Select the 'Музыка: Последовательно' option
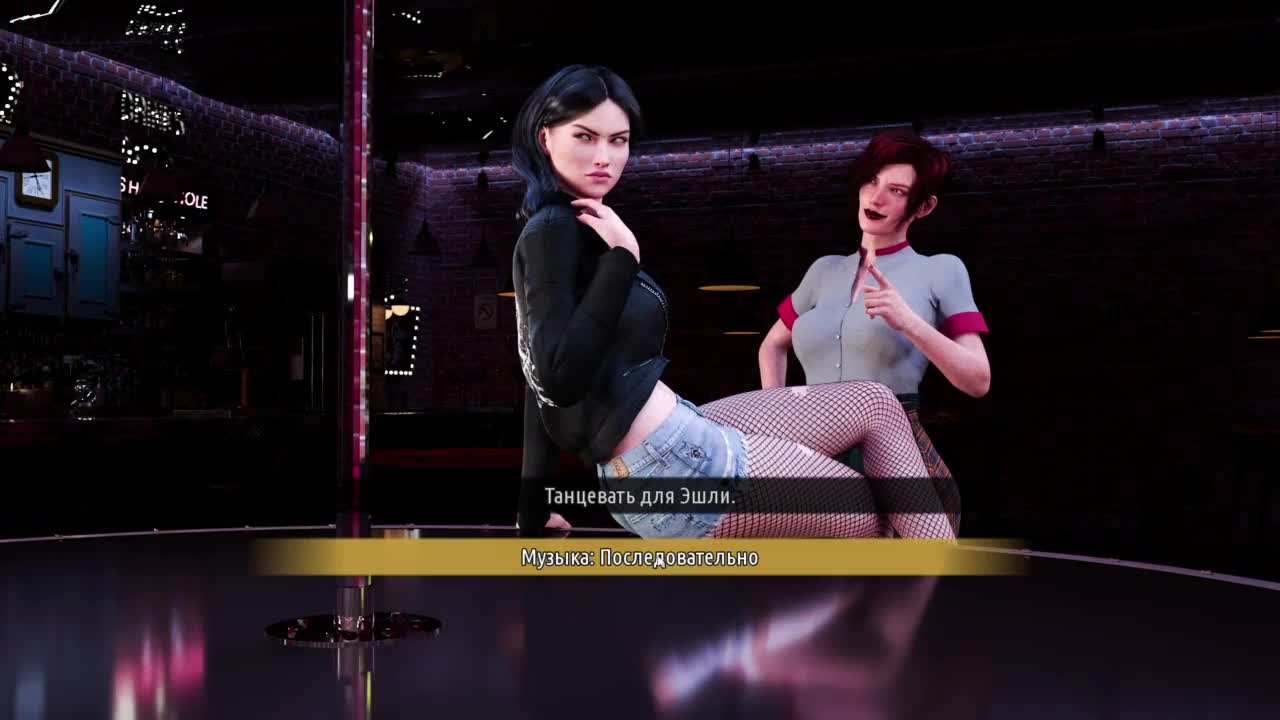This screenshot has width=1280, height=720. (640, 558)
